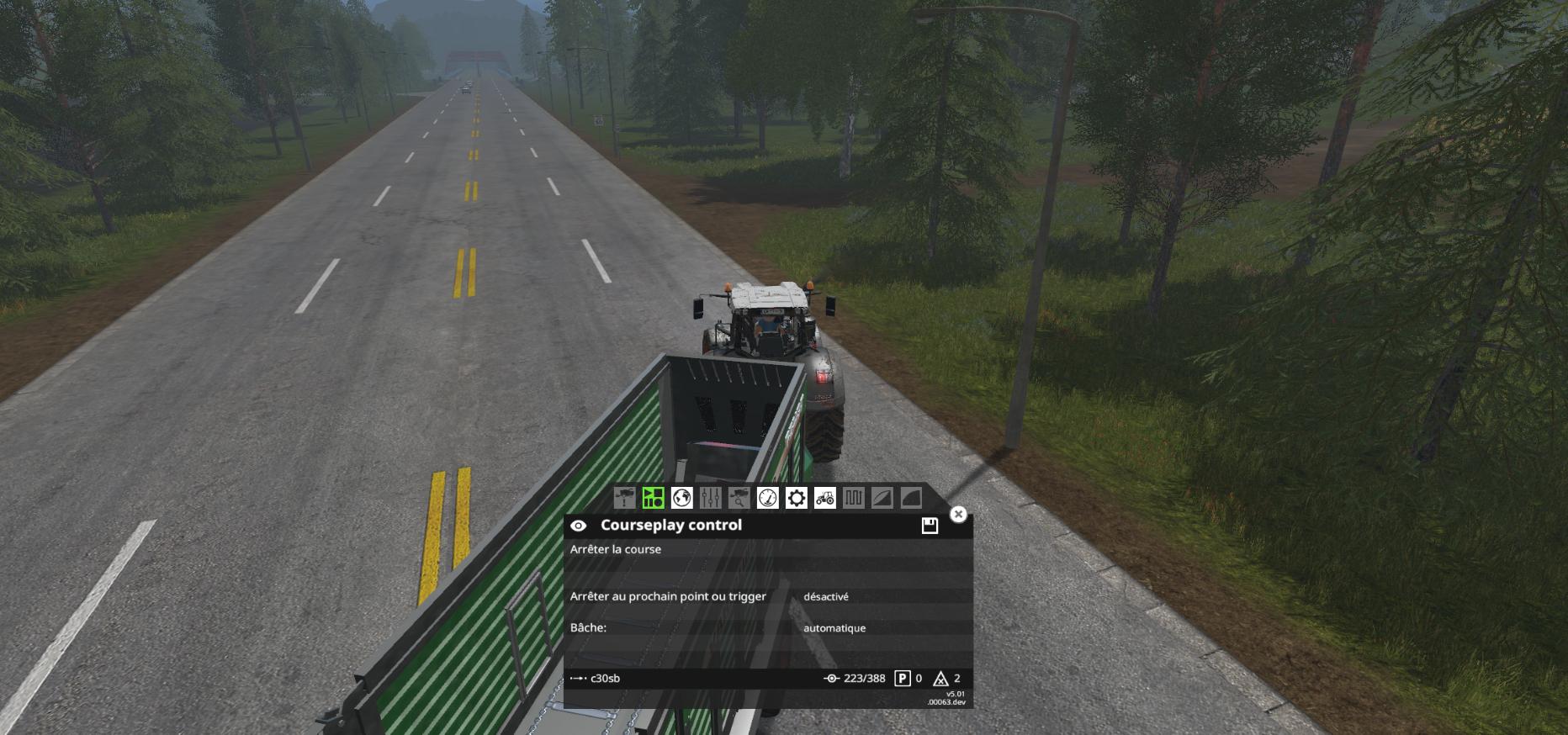Viewport: 1568px width, 735px height.
Task: Open the green play/stop controls page
Action: [653, 498]
